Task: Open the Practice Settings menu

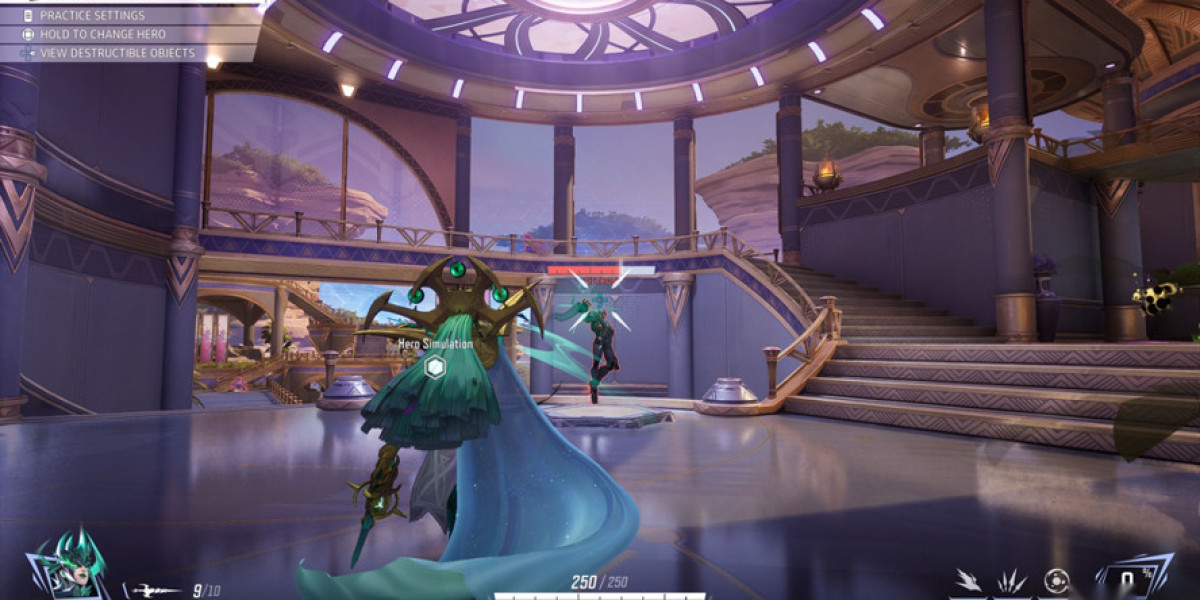Action: pyautogui.click(x=92, y=16)
